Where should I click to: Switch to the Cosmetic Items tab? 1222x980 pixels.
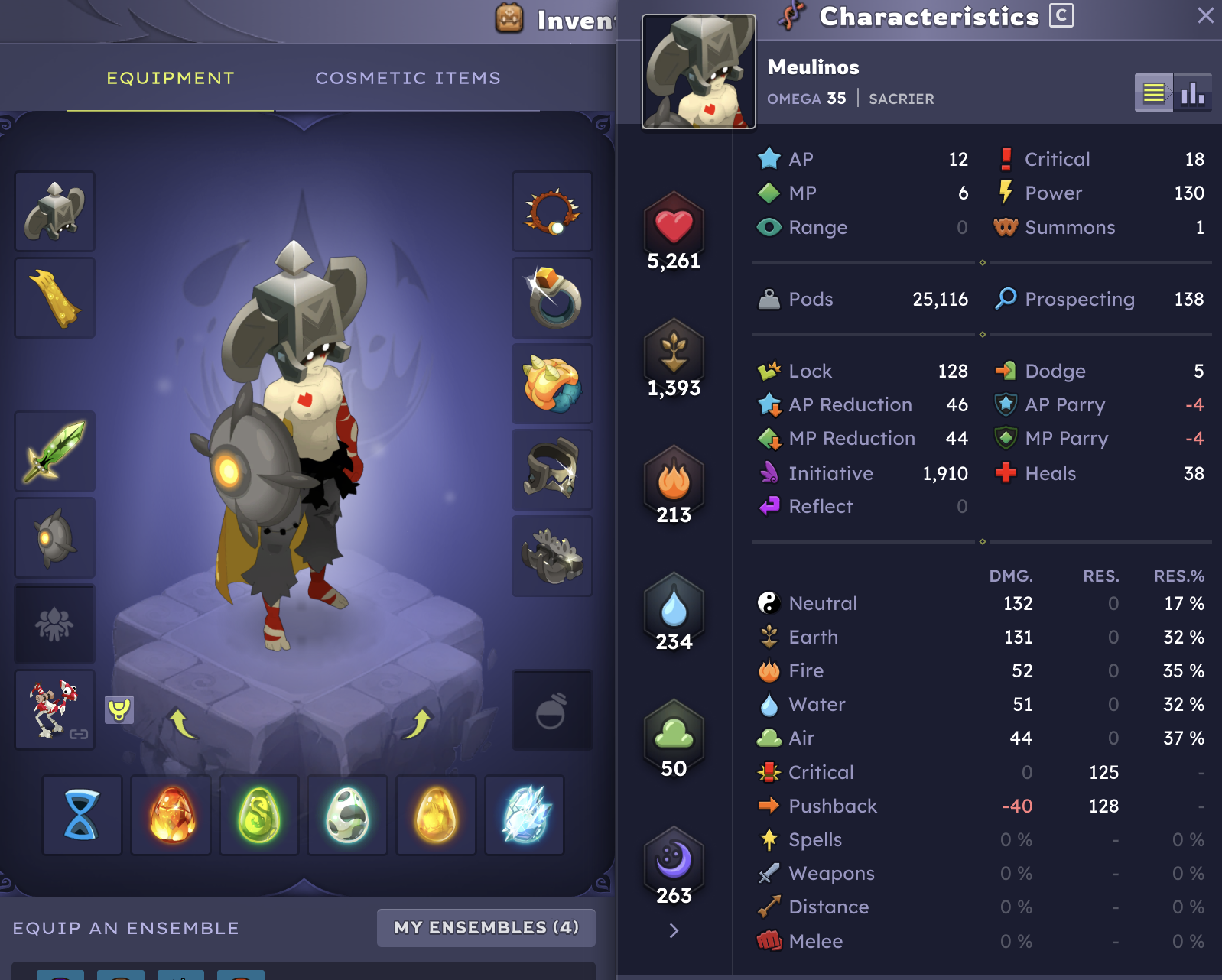408,77
